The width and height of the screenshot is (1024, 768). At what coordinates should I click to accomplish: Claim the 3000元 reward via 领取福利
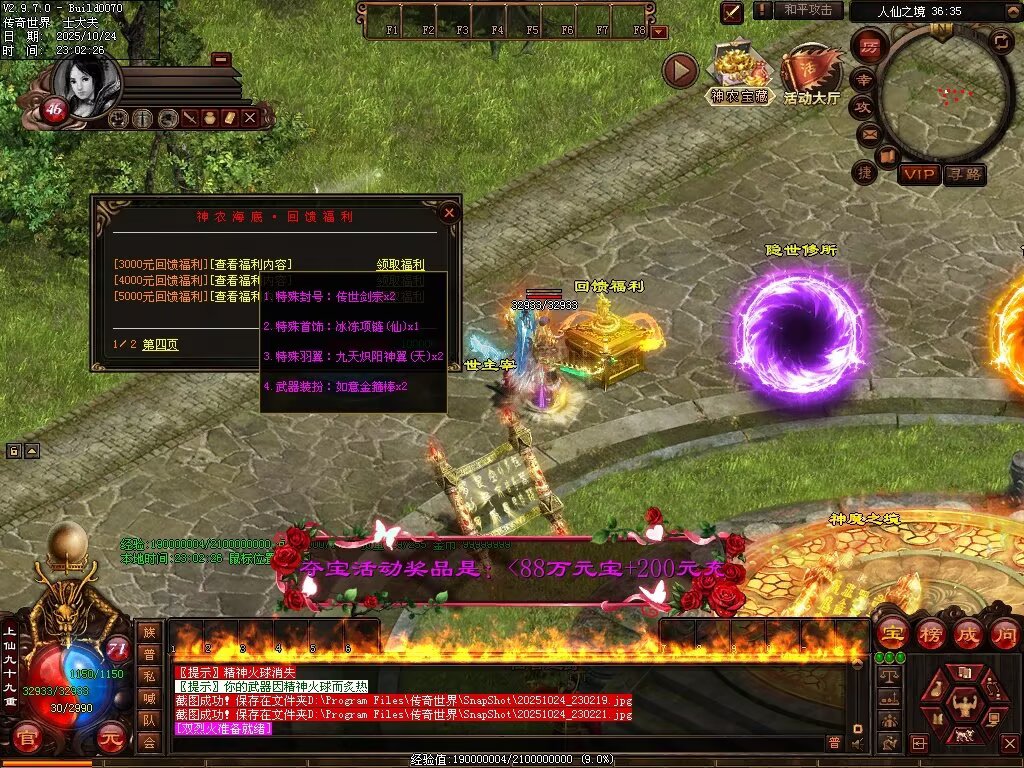[400, 264]
